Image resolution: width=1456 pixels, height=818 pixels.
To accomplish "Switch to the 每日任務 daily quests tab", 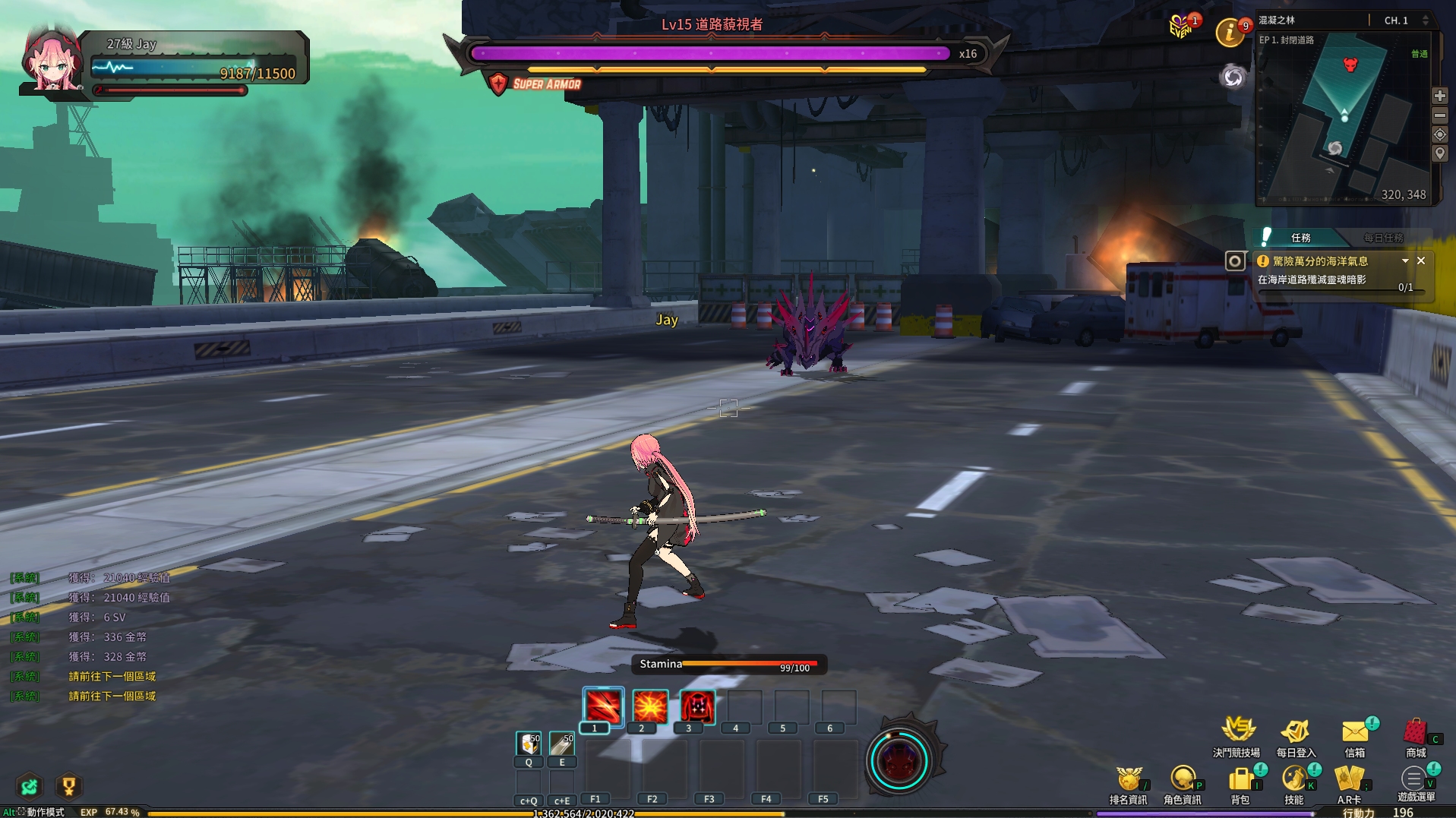I will (x=1383, y=238).
